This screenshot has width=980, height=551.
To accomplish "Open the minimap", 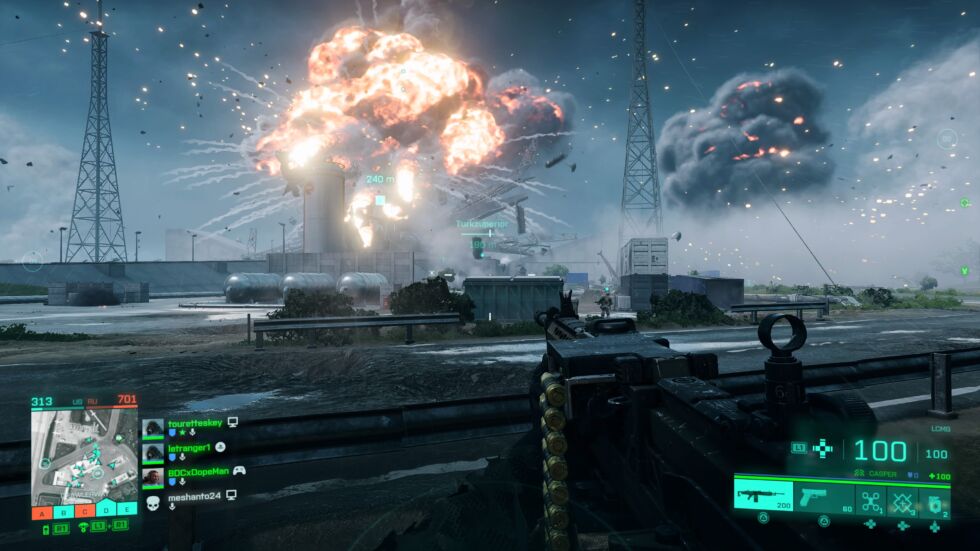I will [84, 456].
